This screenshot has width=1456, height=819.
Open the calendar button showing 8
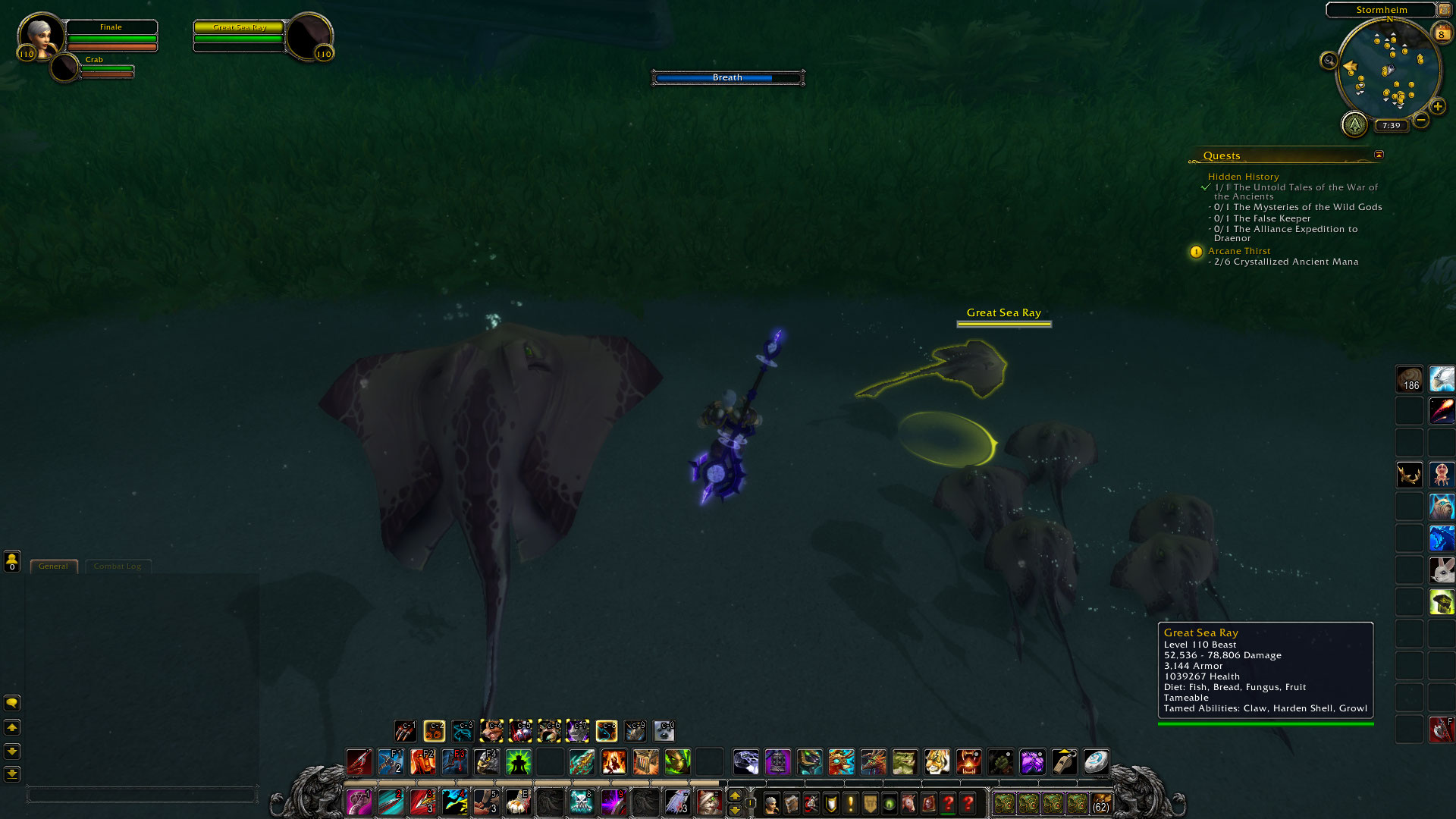(x=1441, y=33)
